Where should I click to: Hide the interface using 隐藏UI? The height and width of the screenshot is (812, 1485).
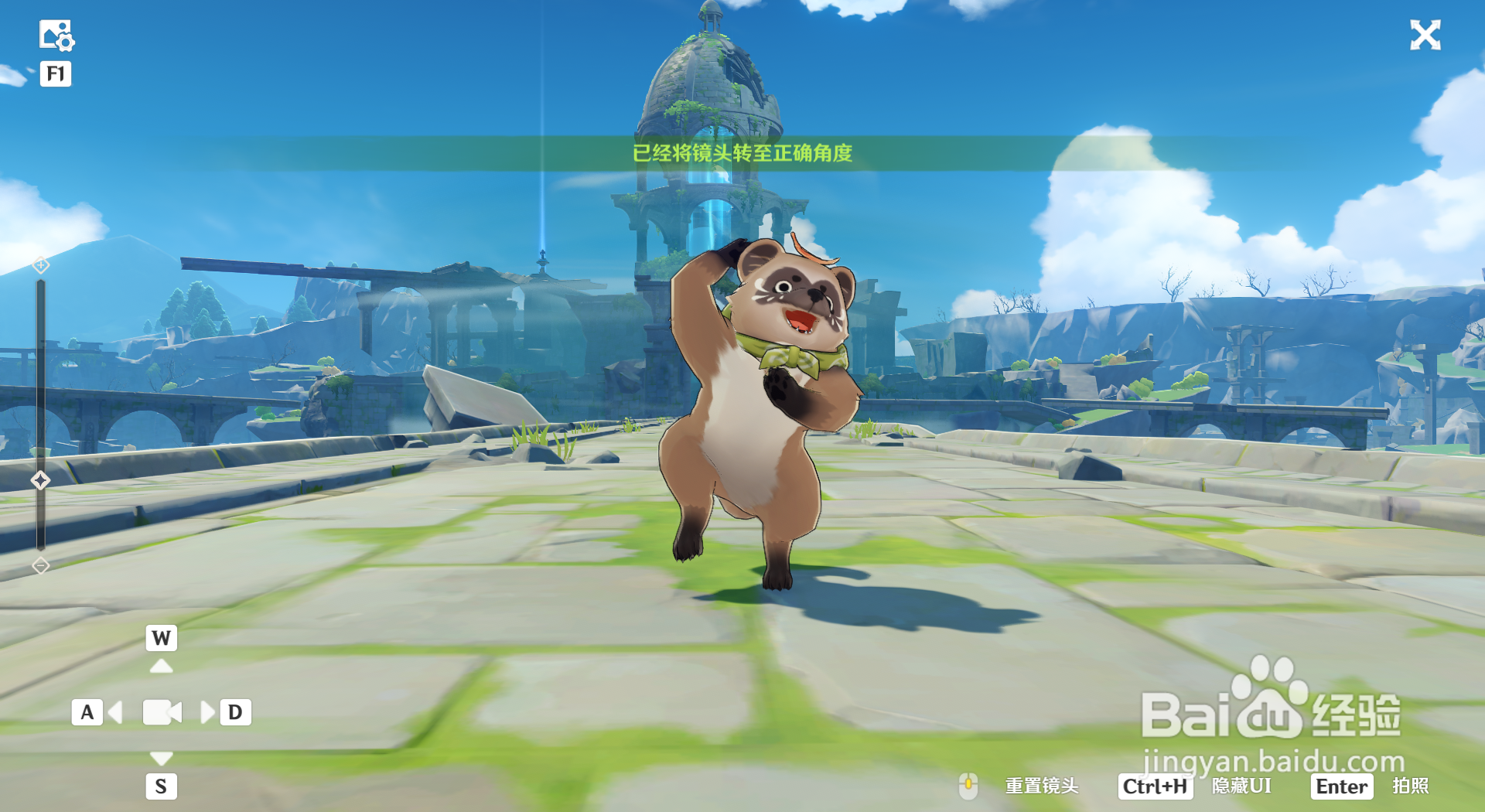pos(1241,786)
